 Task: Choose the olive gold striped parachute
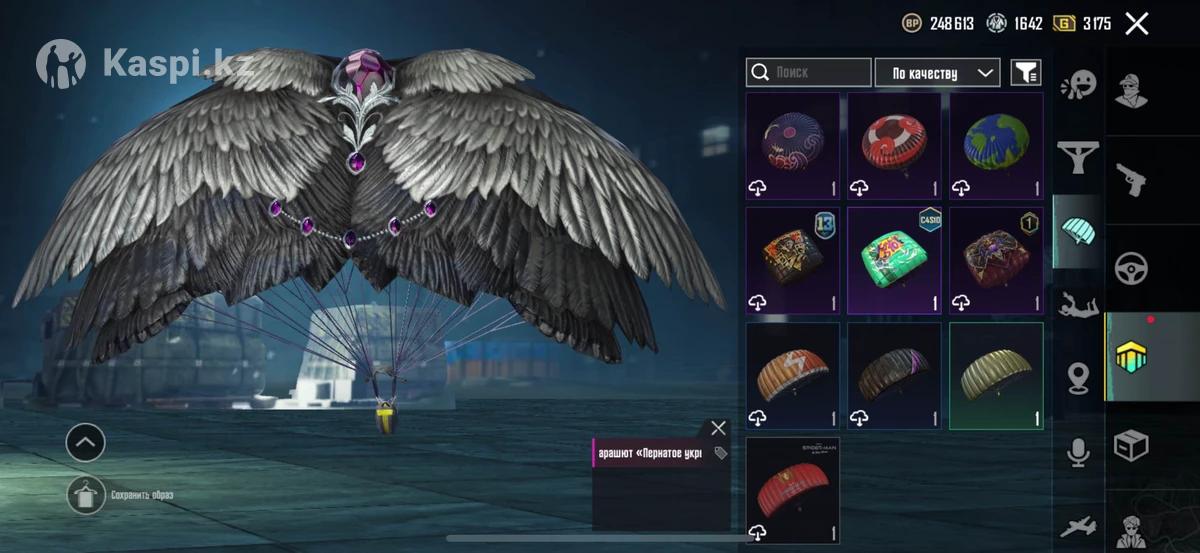(996, 375)
